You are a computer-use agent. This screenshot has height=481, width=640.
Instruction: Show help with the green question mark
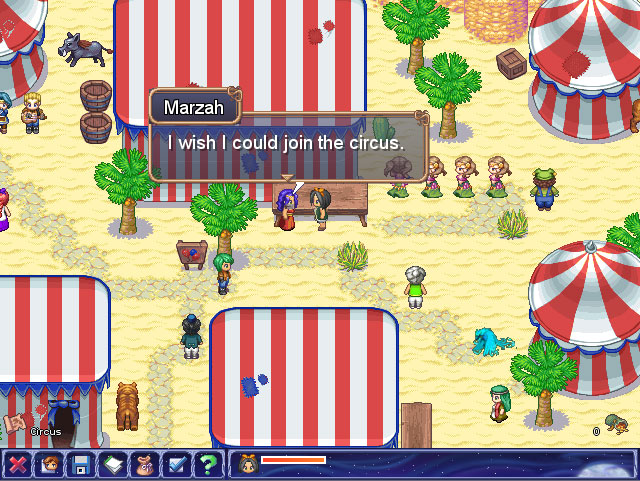[x=208, y=464]
